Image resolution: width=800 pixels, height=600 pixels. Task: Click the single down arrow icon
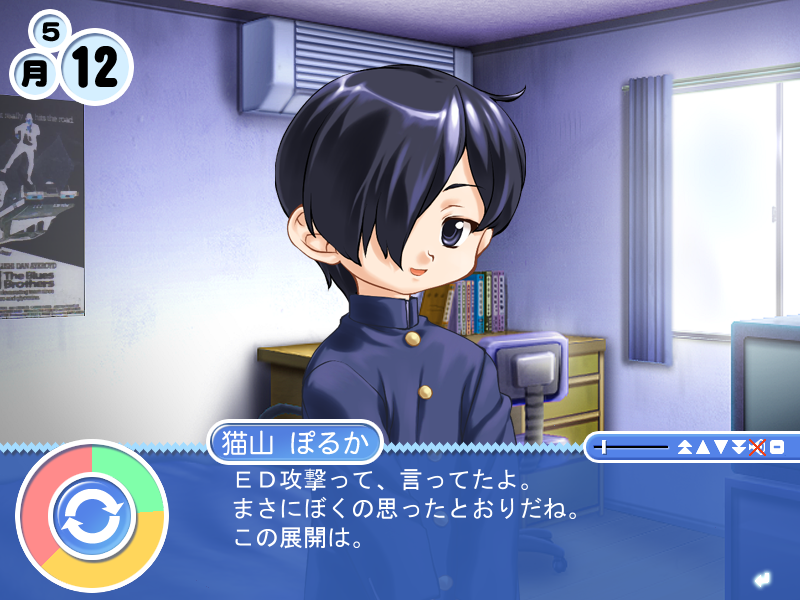point(721,447)
